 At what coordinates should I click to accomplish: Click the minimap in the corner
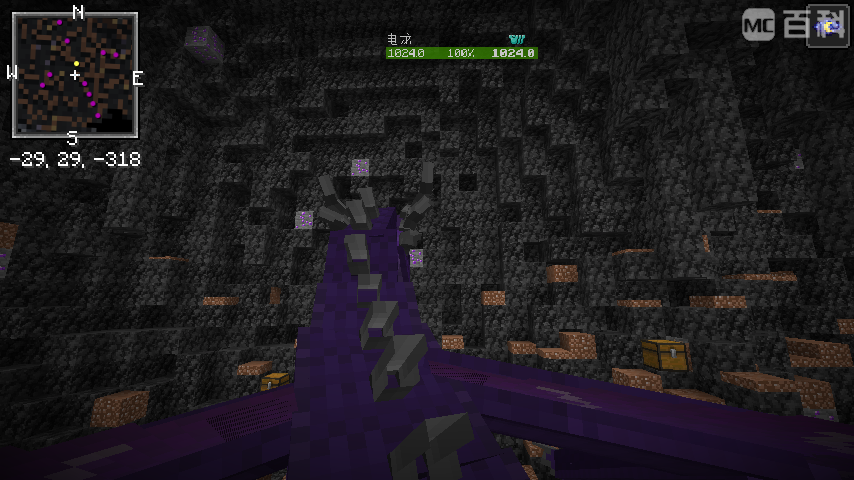pos(75,75)
